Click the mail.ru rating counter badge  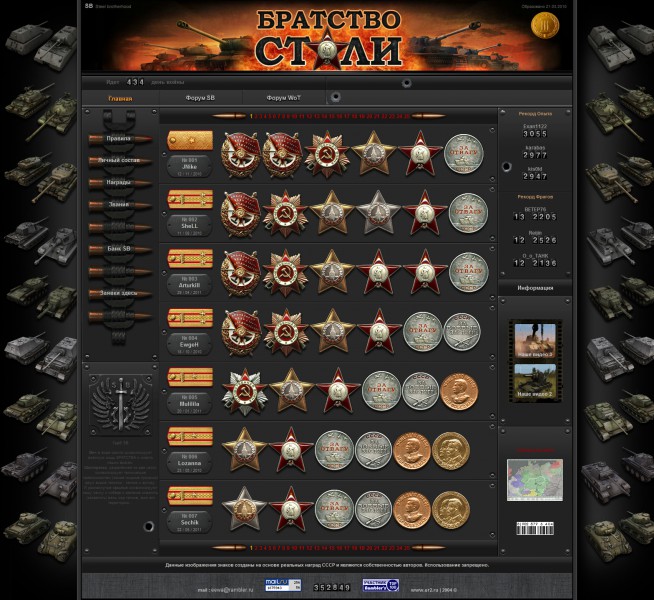[x=275, y=584]
